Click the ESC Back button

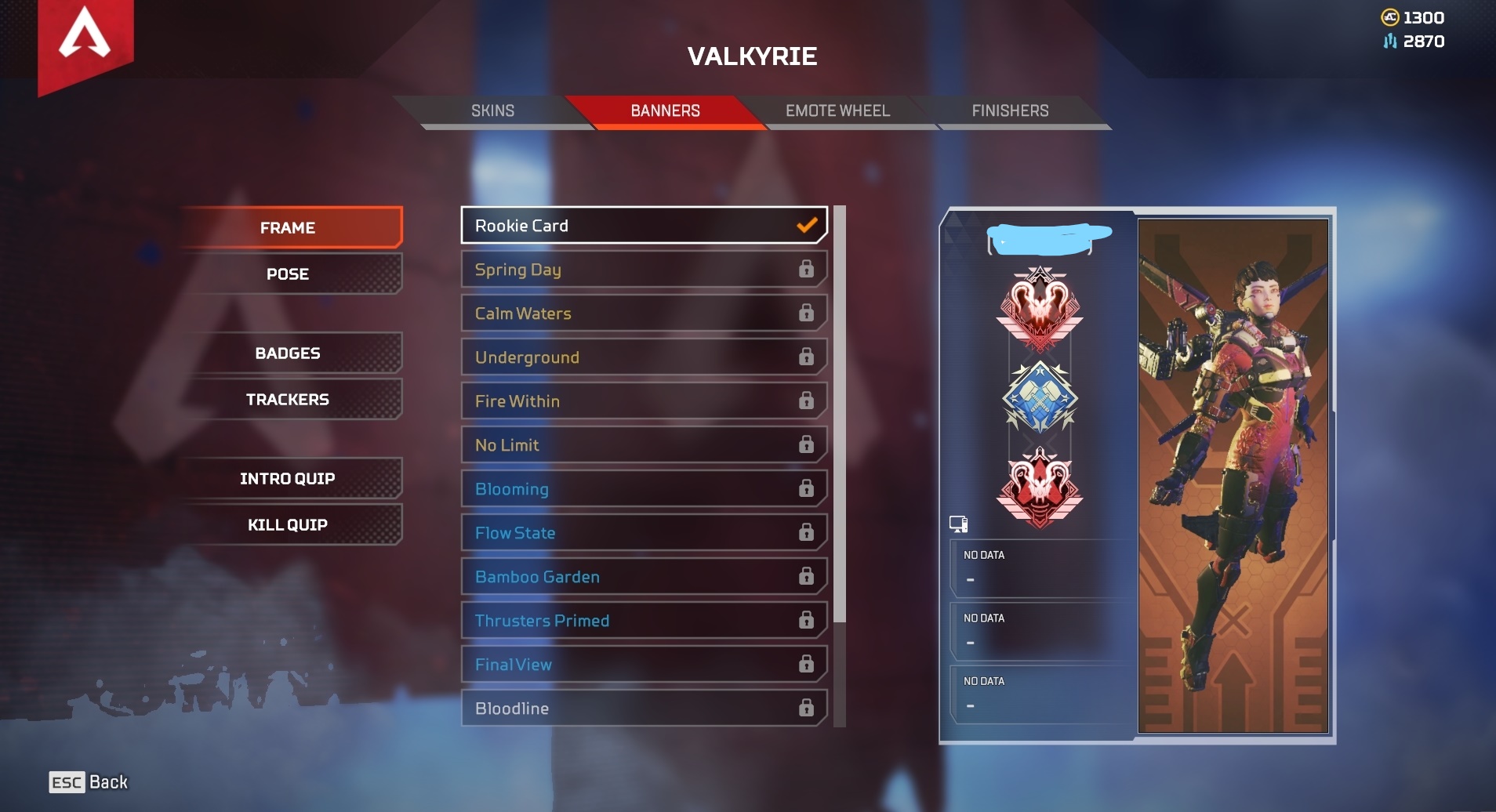86,781
